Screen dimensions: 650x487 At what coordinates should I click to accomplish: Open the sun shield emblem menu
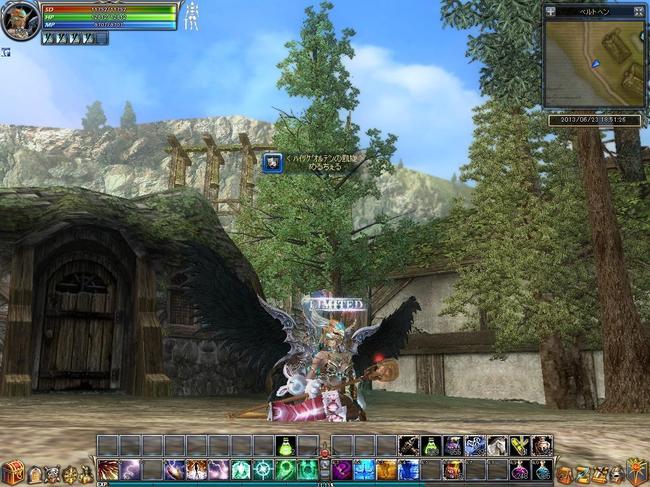(x=637, y=470)
